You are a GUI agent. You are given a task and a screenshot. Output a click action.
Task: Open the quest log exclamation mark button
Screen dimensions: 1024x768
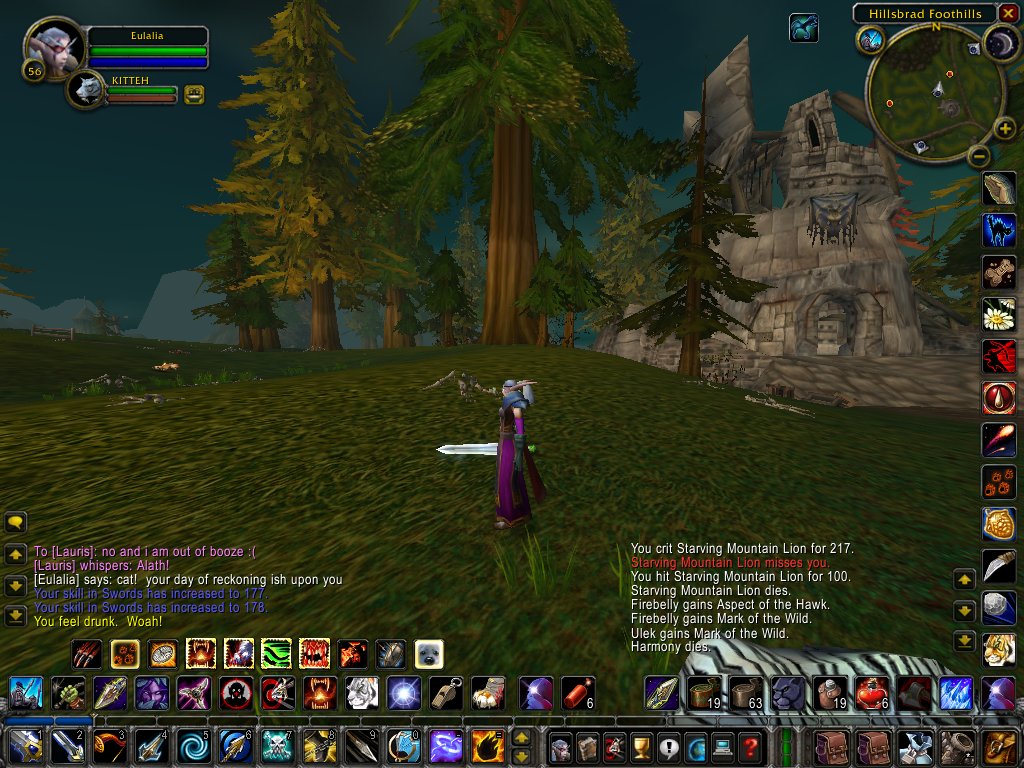point(668,746)
